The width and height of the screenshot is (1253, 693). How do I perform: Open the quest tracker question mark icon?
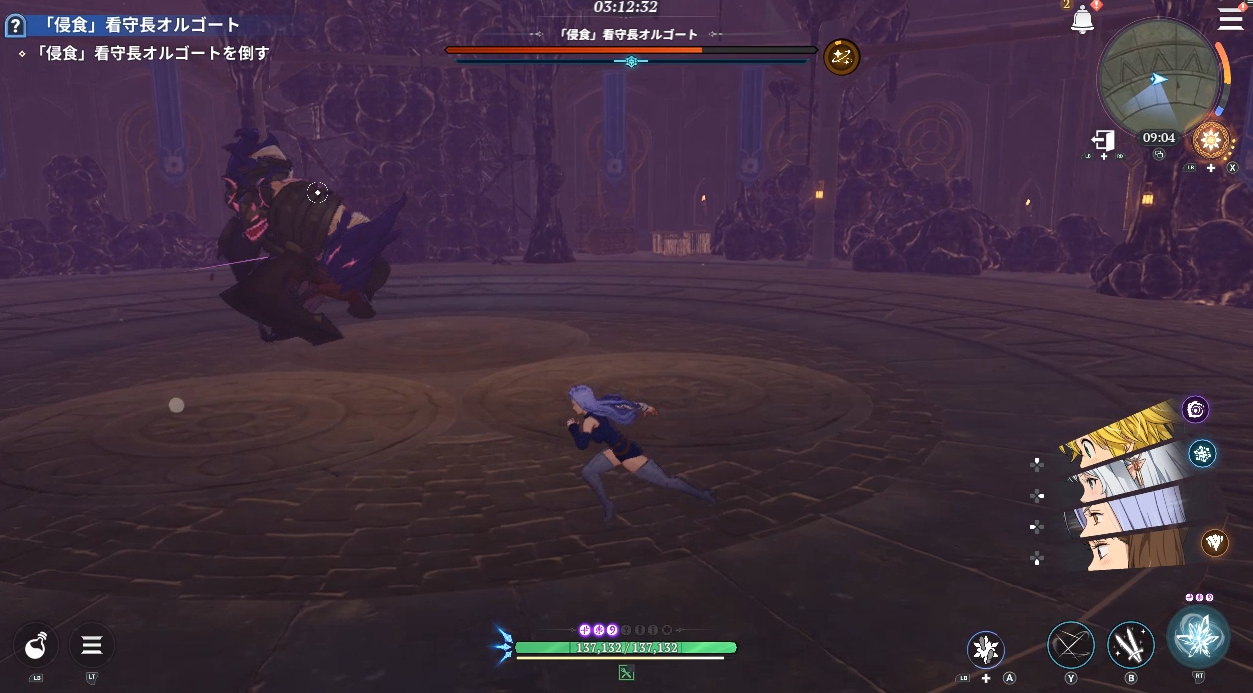coord(14,25)
